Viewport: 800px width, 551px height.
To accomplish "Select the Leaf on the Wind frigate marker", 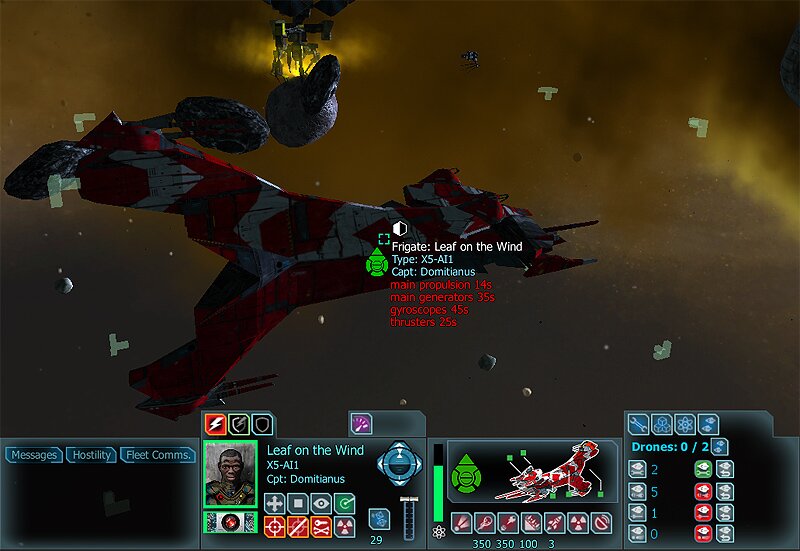I will click(x=377, y=263).
